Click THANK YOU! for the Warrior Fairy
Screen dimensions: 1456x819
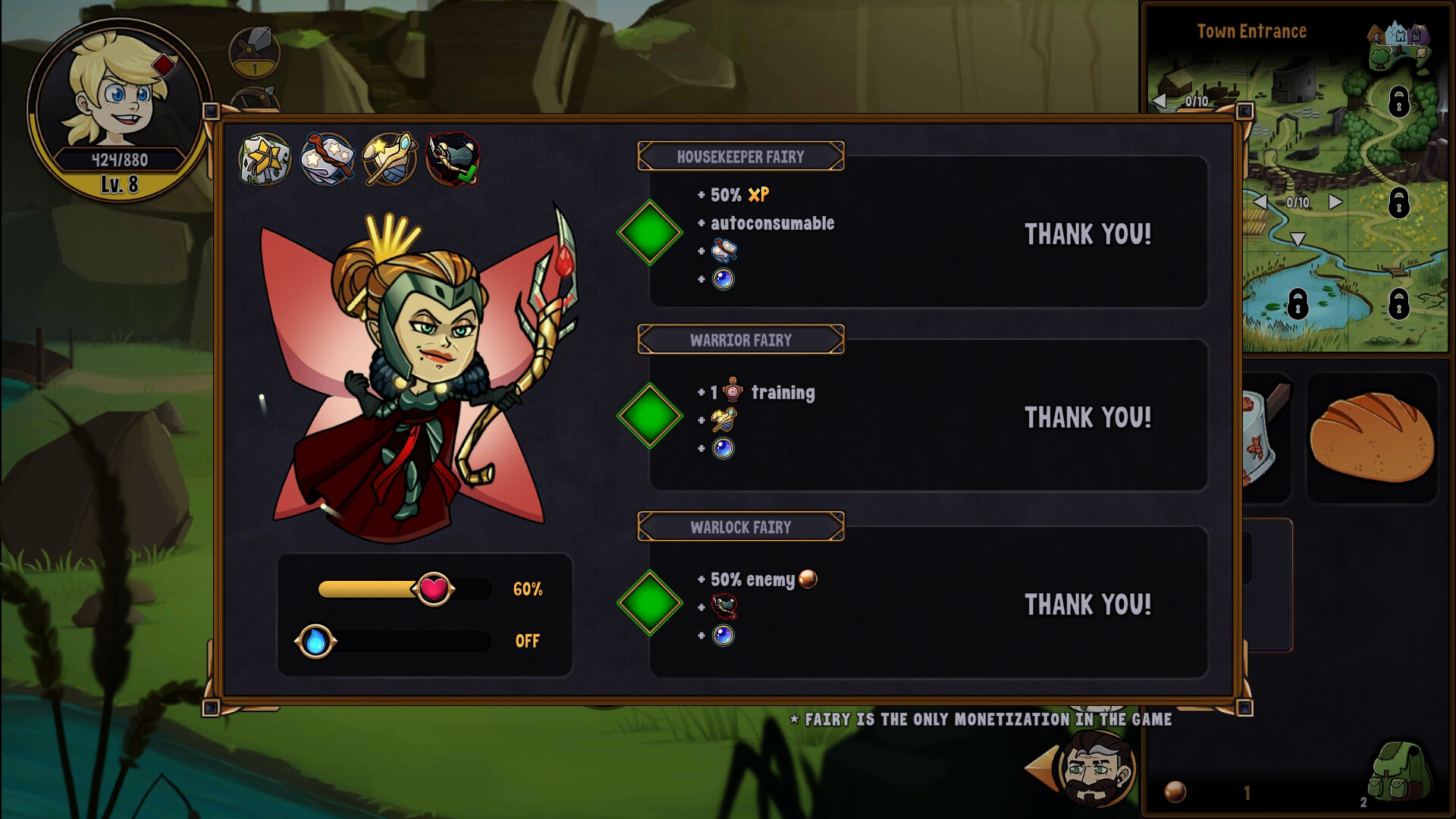click(x=1087, y=416)
